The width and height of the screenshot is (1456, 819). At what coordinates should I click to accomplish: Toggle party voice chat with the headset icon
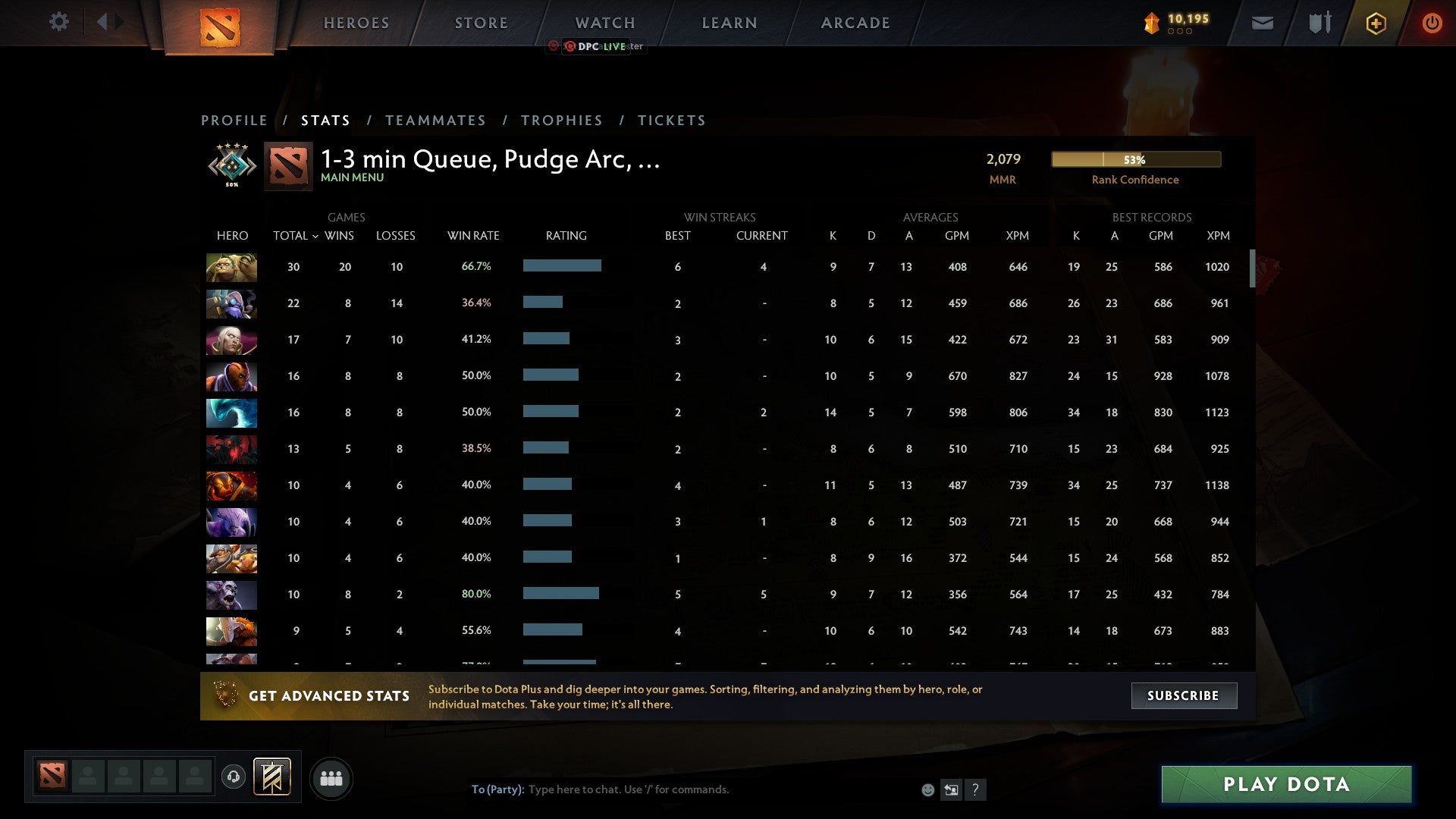(x=234, y=777)
